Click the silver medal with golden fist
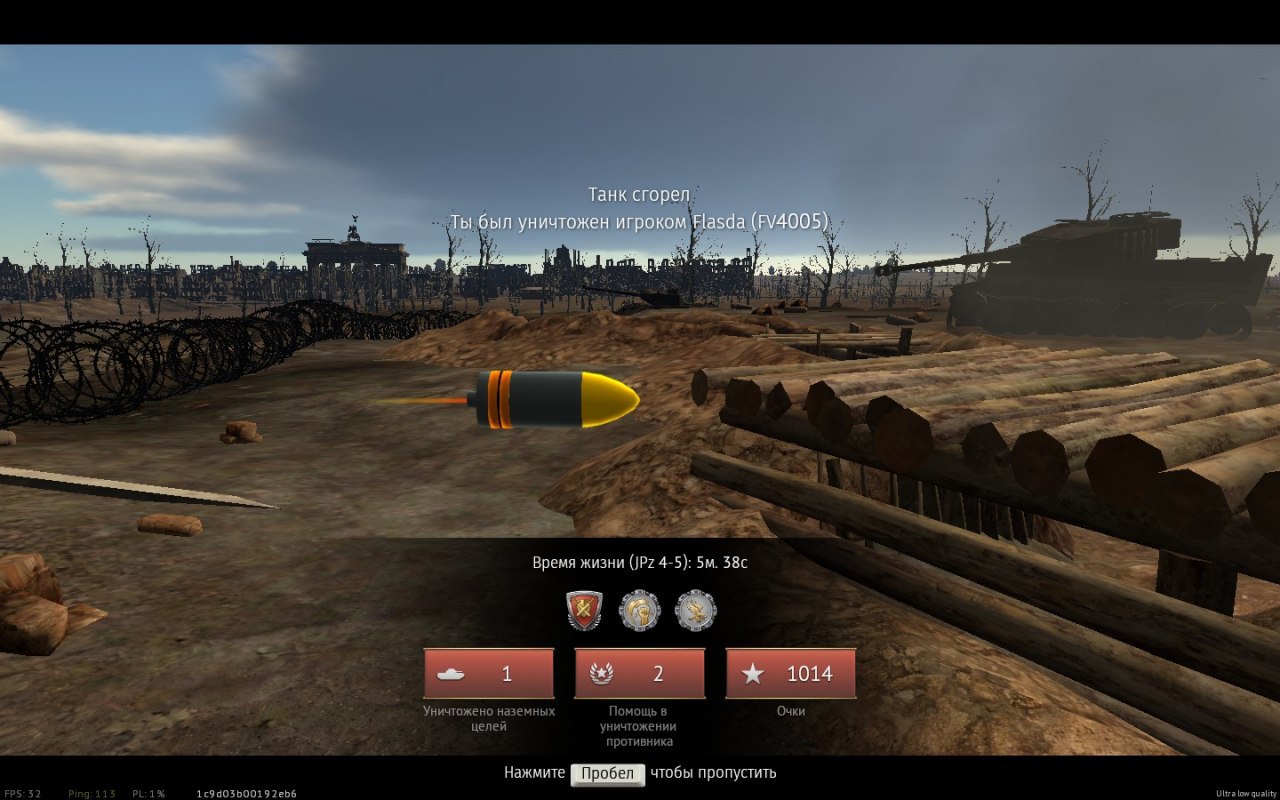1280x800 pixels. point(640,610)
